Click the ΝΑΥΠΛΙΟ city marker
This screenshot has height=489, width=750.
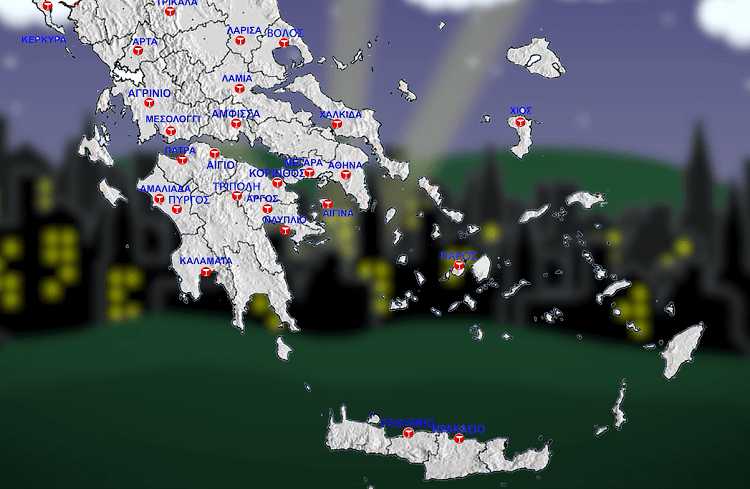point(285,230)
